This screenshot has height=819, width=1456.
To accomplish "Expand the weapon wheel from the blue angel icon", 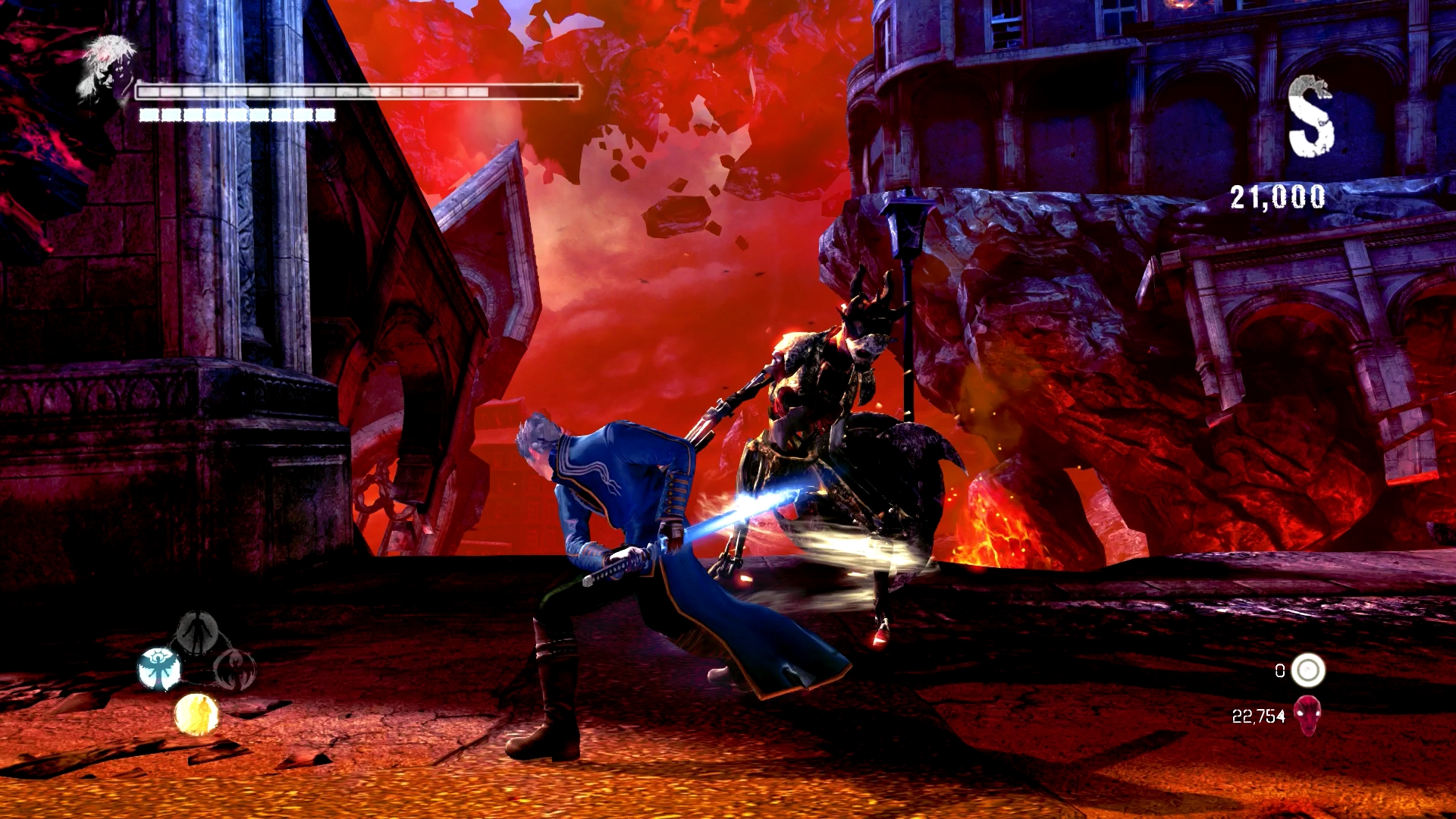I will click(x=158, y=668).
